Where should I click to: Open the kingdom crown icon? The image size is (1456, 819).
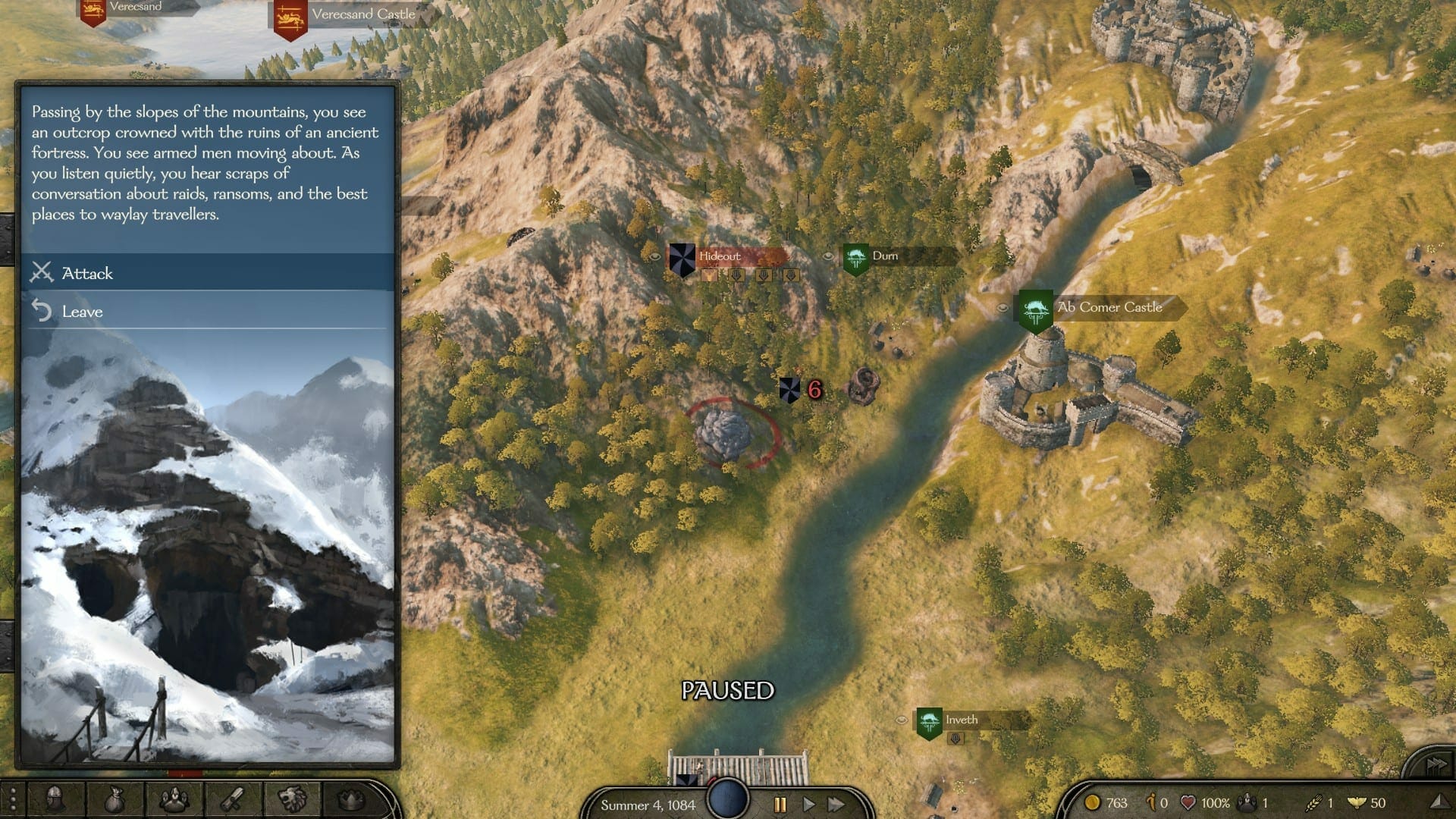350,799
